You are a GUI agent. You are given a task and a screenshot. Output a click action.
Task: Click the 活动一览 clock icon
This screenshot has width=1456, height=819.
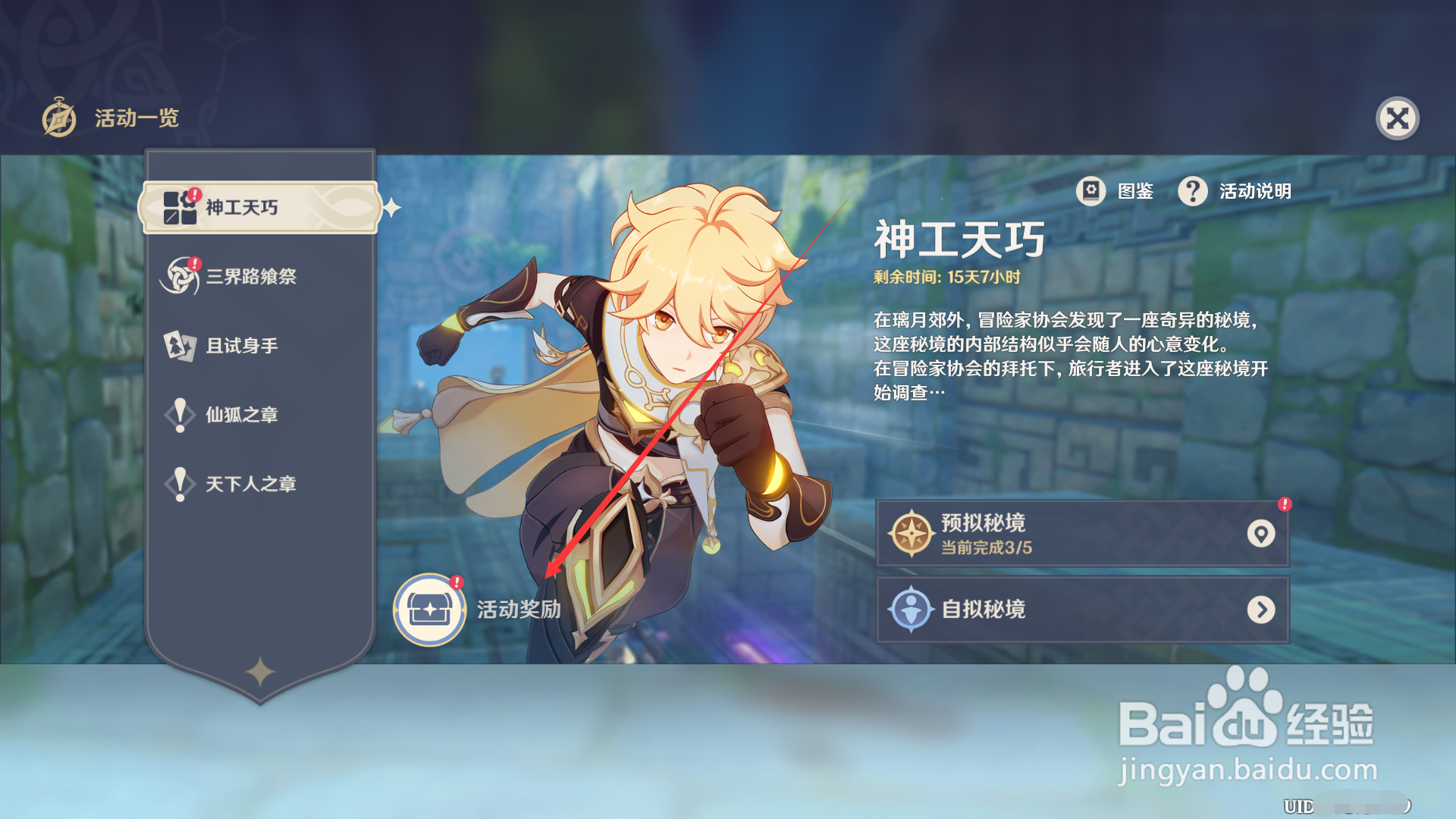pos(61,118)
